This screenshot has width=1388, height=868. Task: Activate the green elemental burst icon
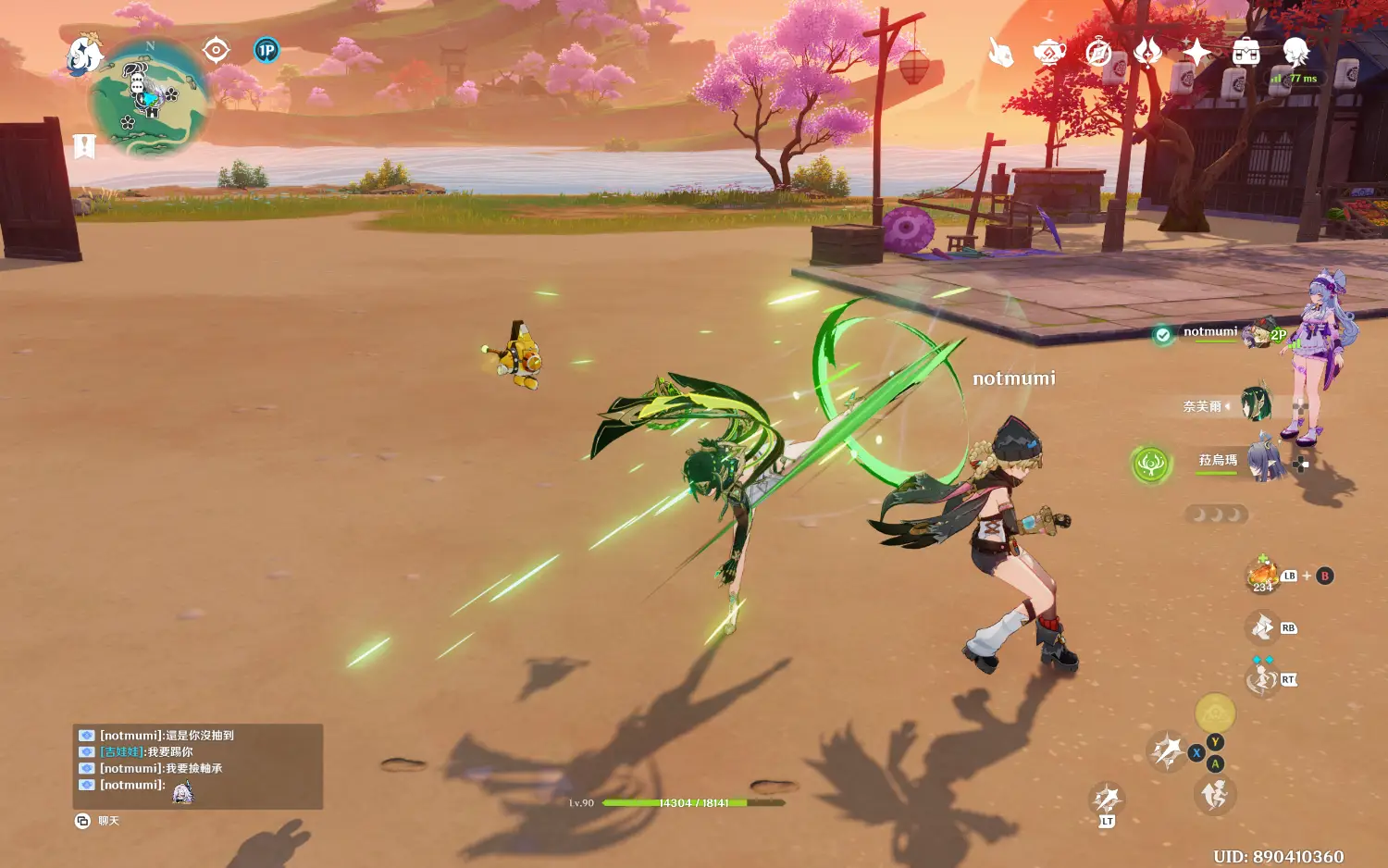click(1151, 463)
